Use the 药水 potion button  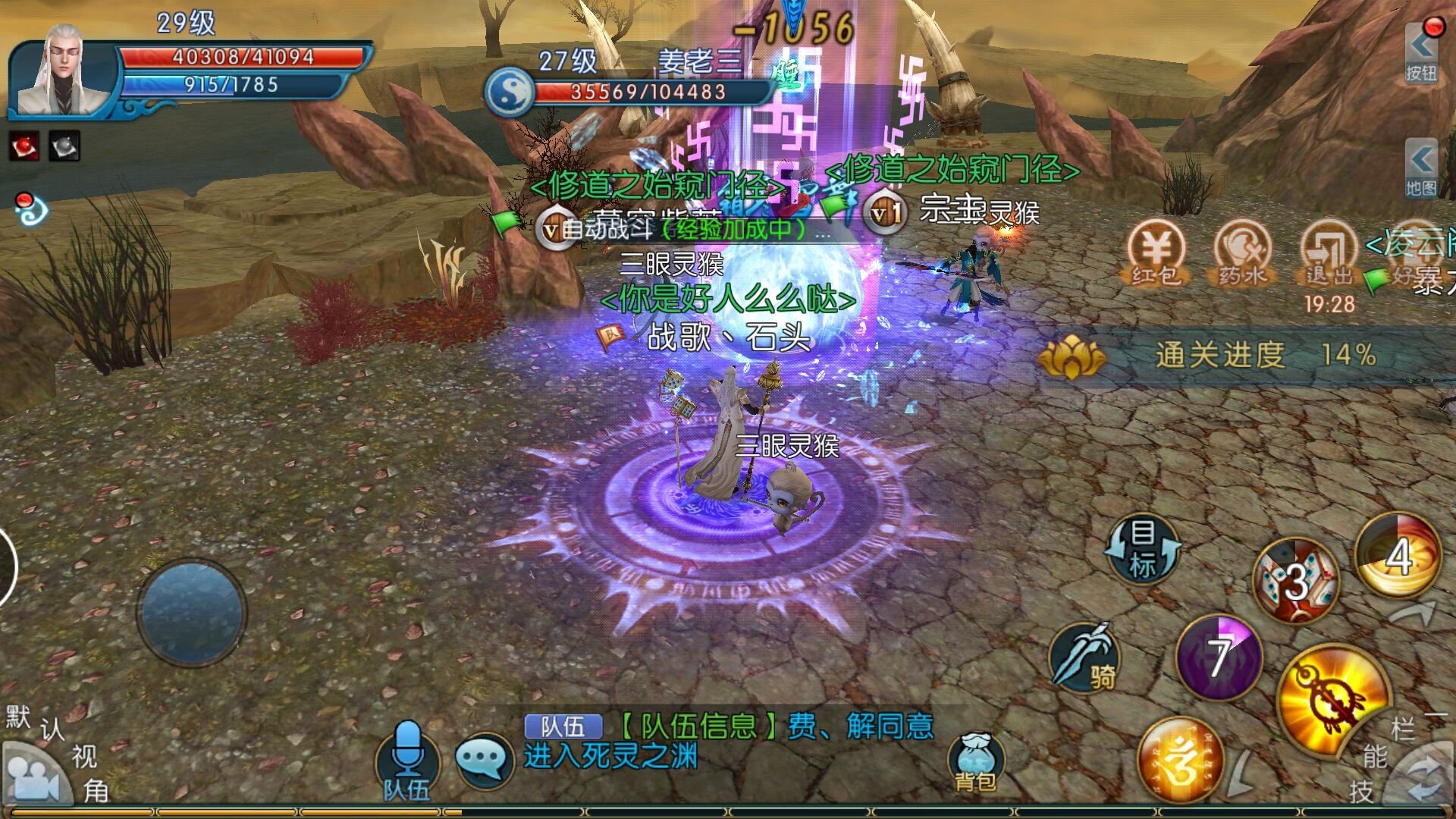(x=1241, y=252)
